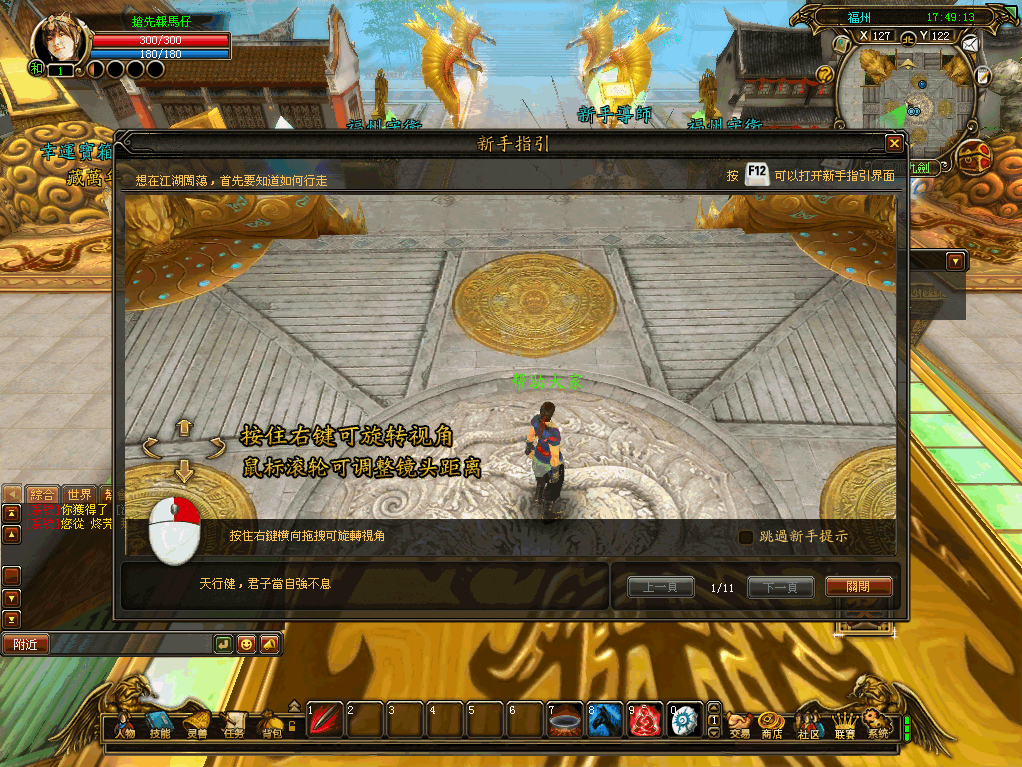The image size is (1022, 767).
Task: Open the 系统 system menu
Action: (877, 723)
